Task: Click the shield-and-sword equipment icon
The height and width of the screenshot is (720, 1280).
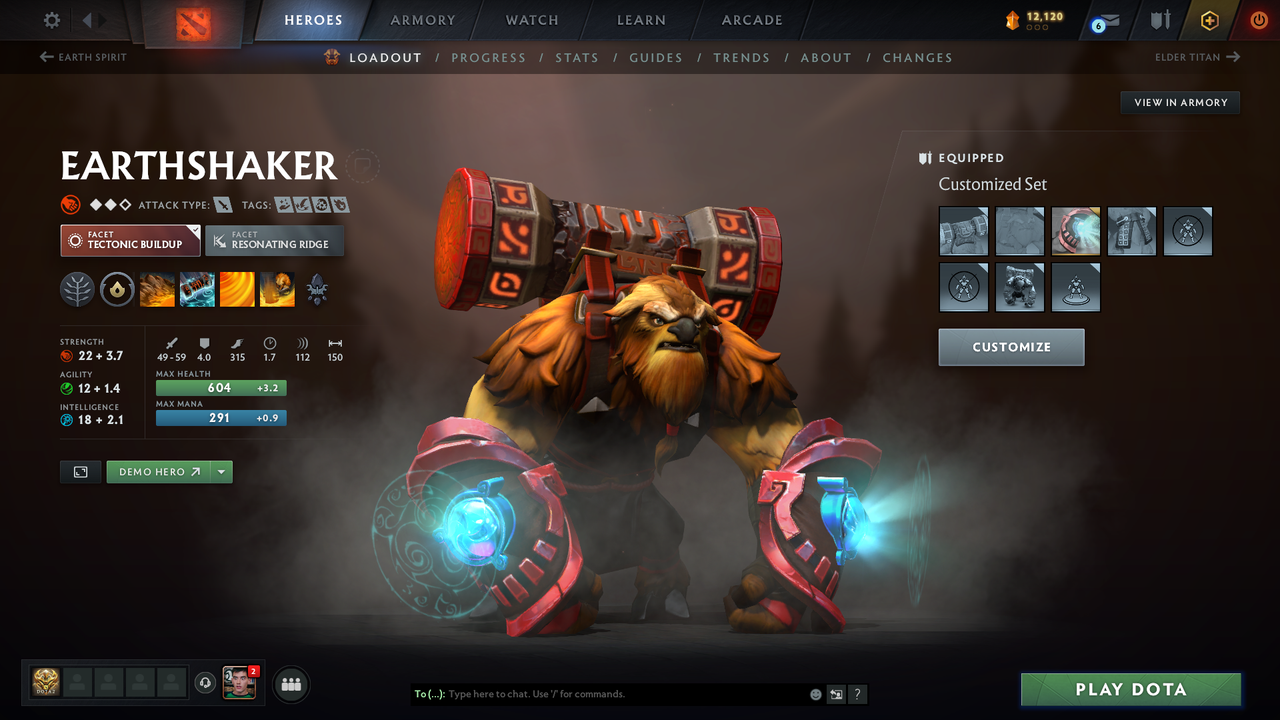Action: tap(1160, 19)
